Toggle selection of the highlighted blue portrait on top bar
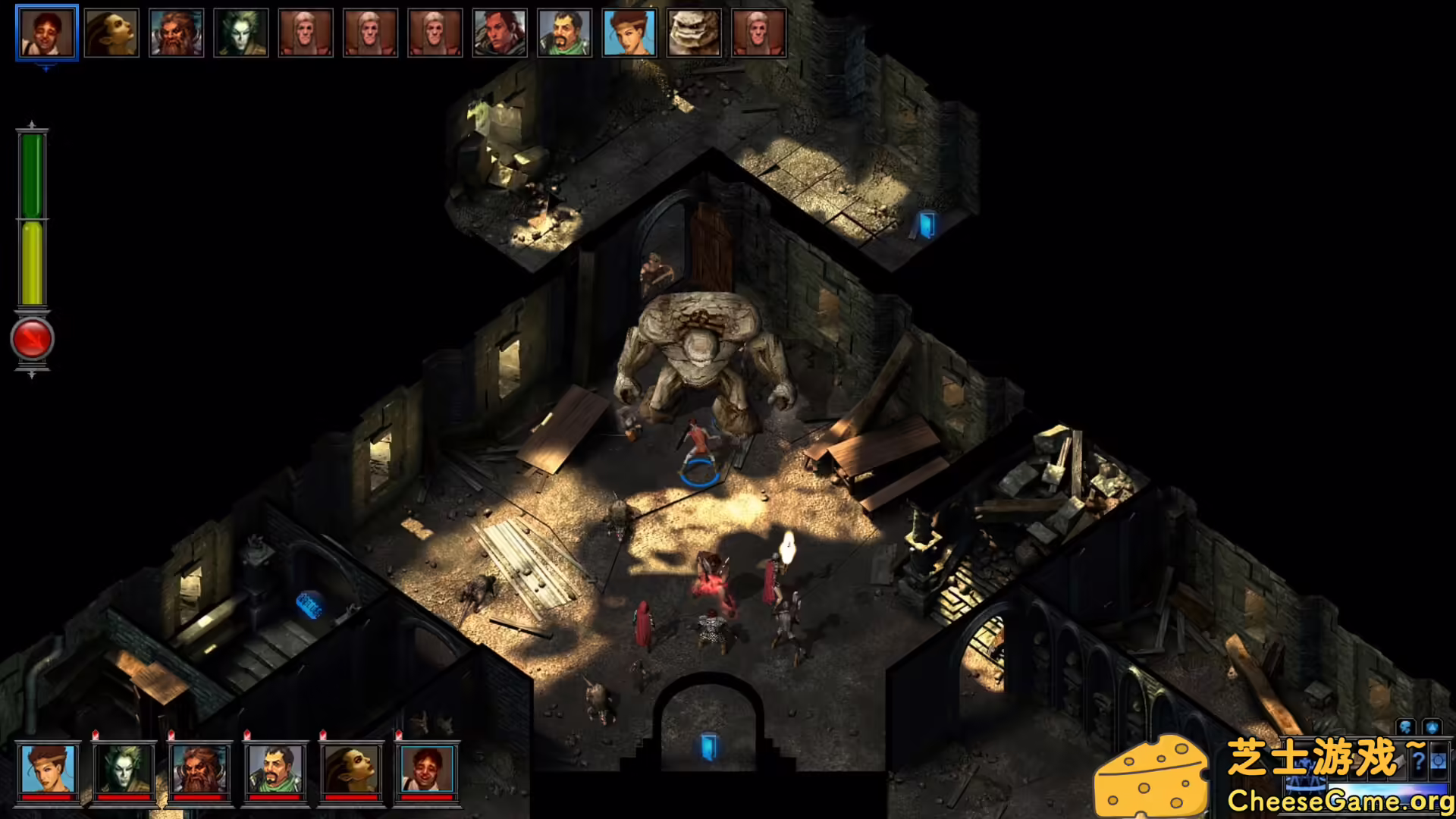The image size is (1456, 819). click(629, 33)
